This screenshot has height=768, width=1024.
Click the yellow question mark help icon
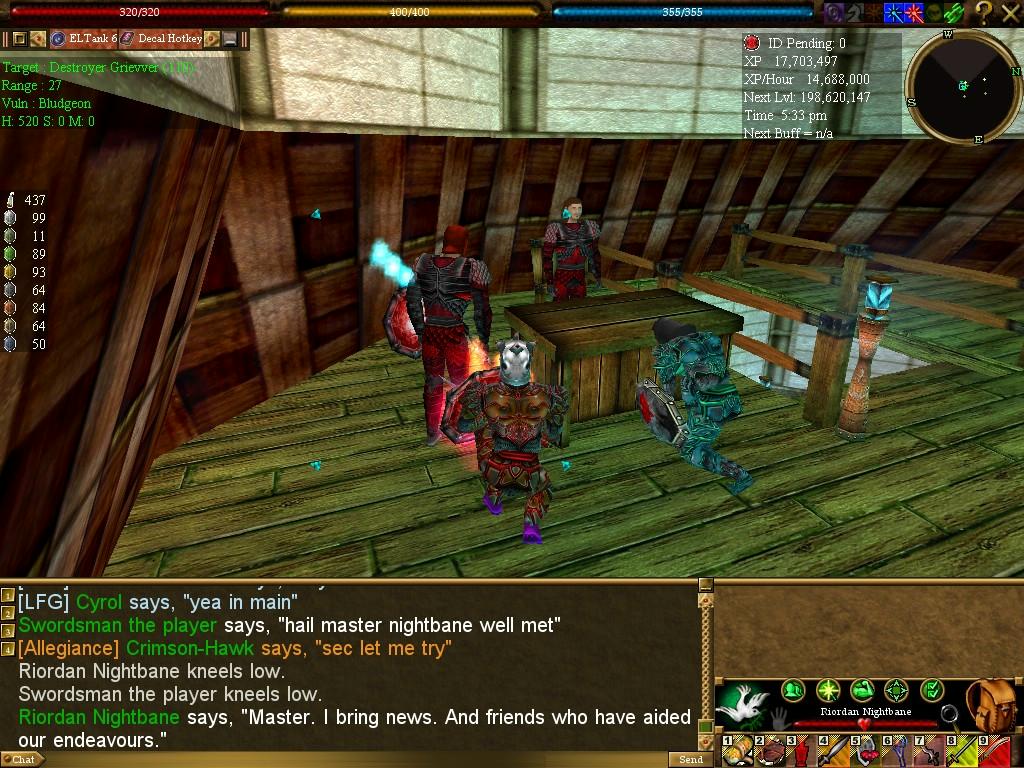(x=984, y=12)
